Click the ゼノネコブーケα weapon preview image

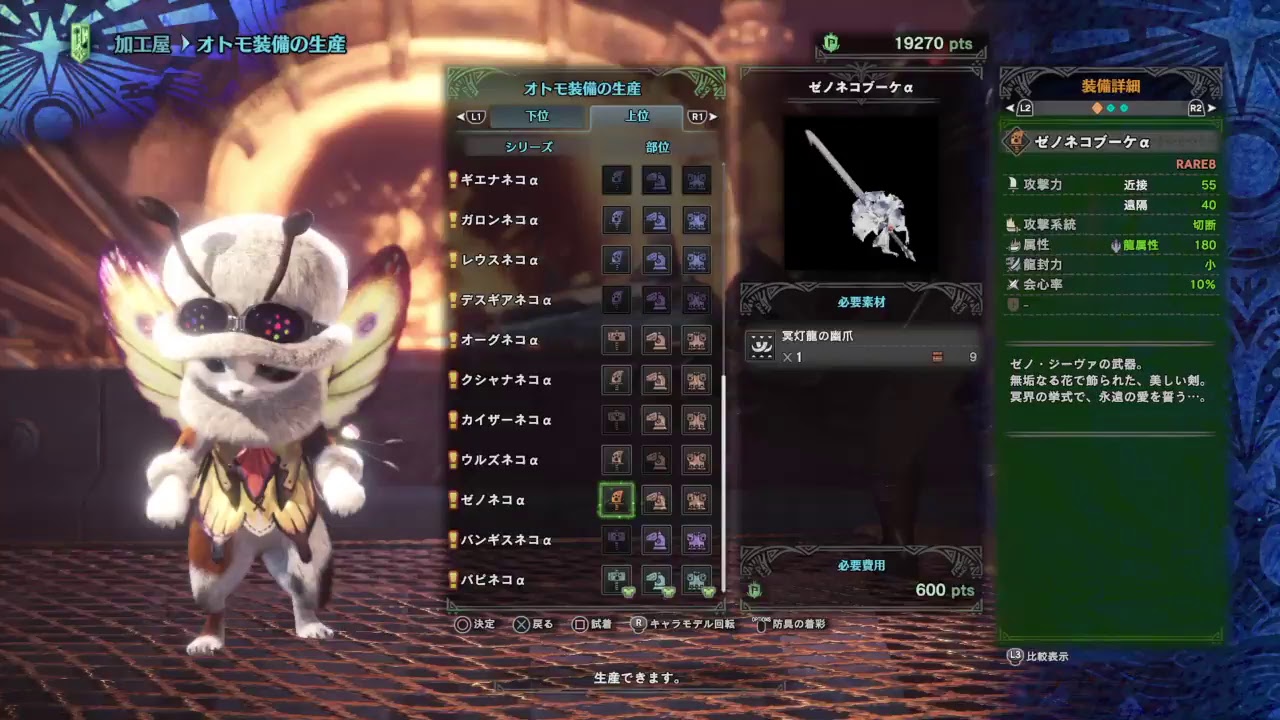[861, 193]
